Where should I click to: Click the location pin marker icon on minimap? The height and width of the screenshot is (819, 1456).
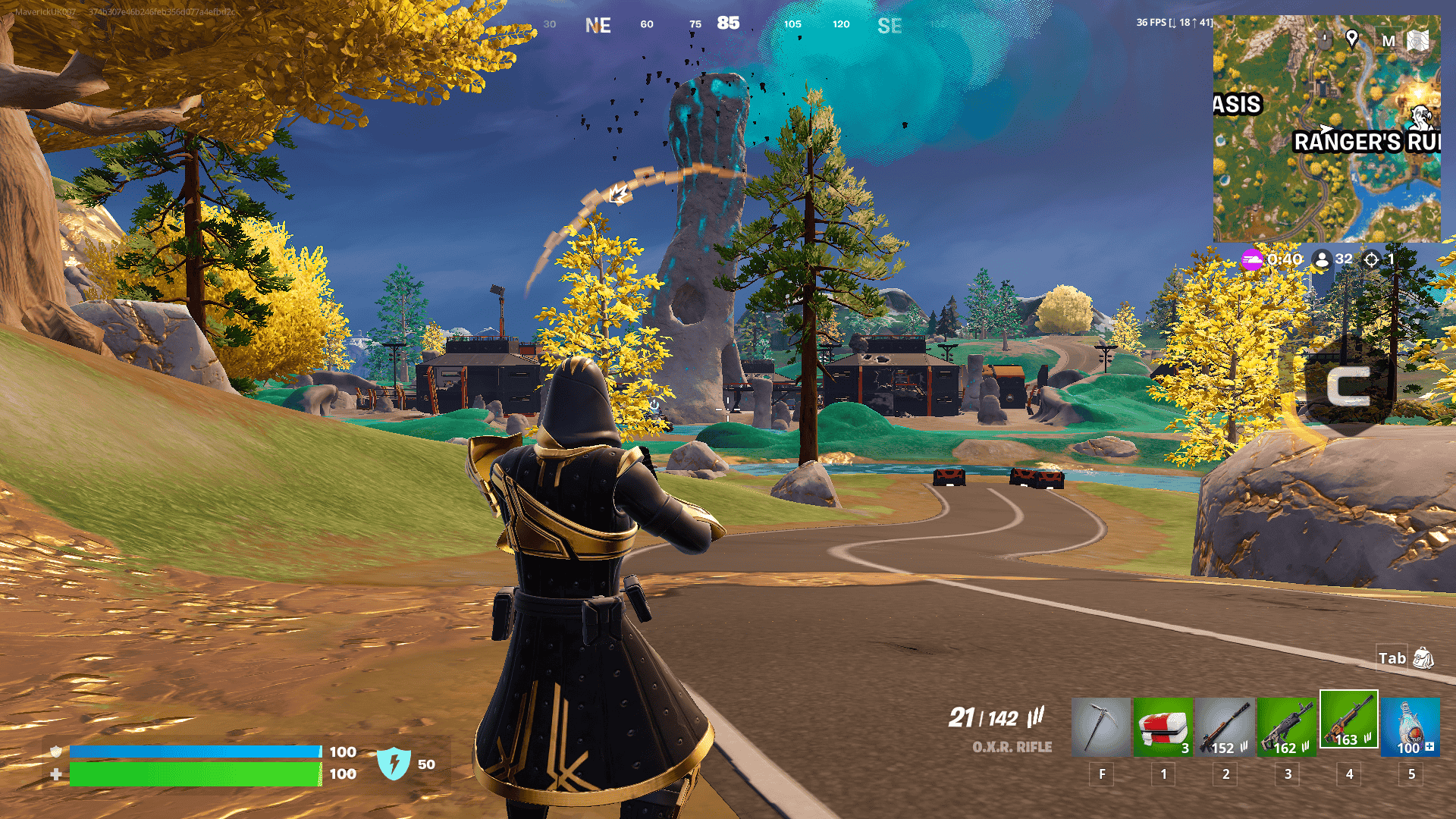1351,39
